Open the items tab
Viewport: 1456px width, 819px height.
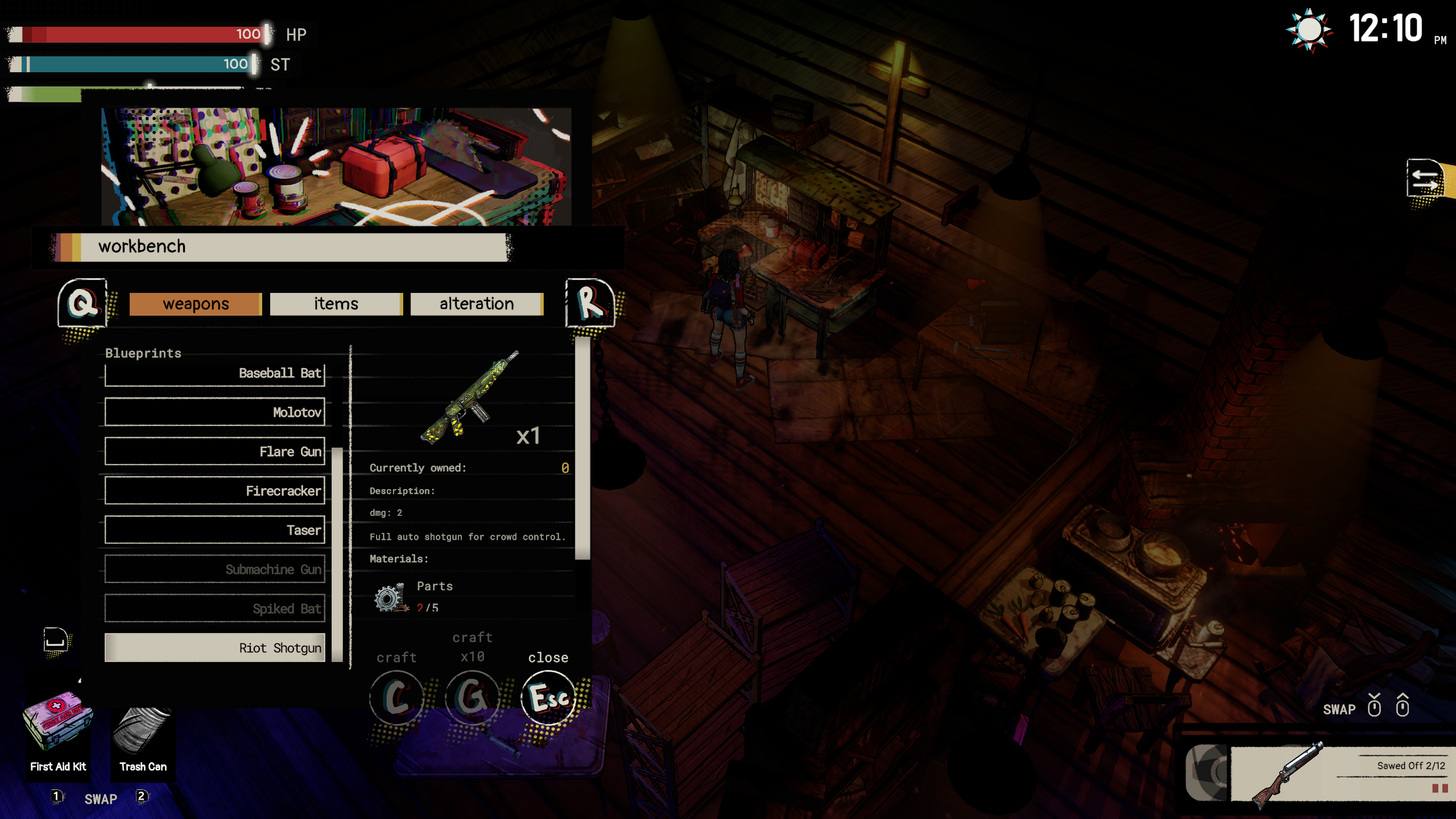(336, 304)
